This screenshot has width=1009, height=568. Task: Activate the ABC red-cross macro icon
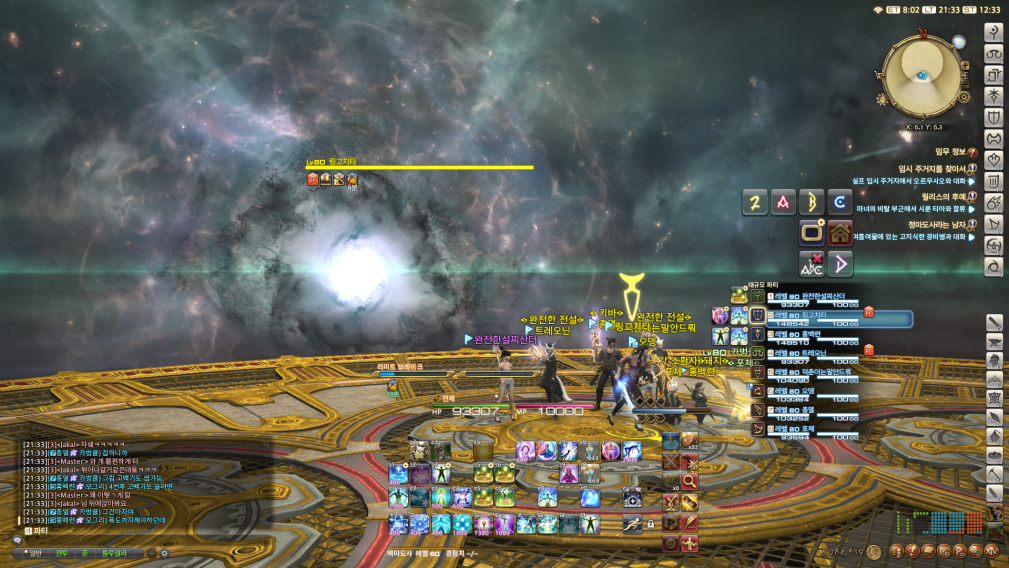click(812, 265)
